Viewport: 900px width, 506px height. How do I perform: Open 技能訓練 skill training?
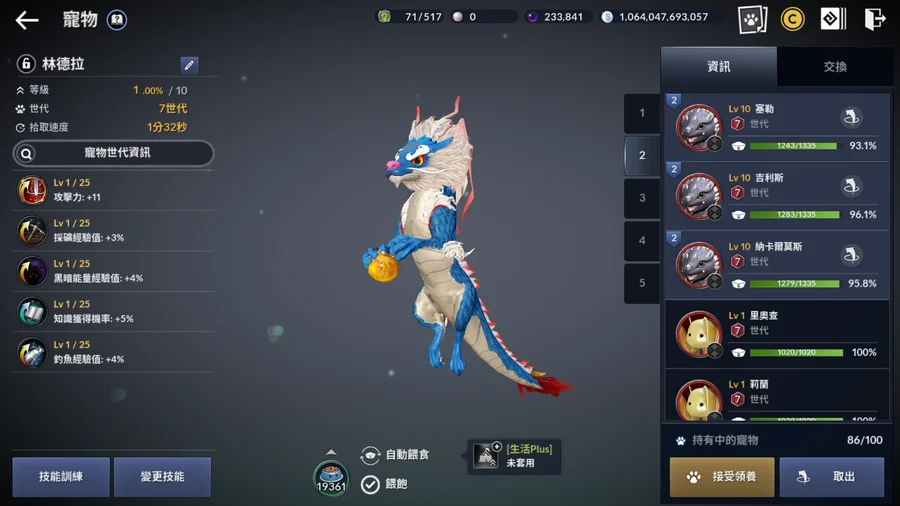pyautogui.click(x=61, y=477)
